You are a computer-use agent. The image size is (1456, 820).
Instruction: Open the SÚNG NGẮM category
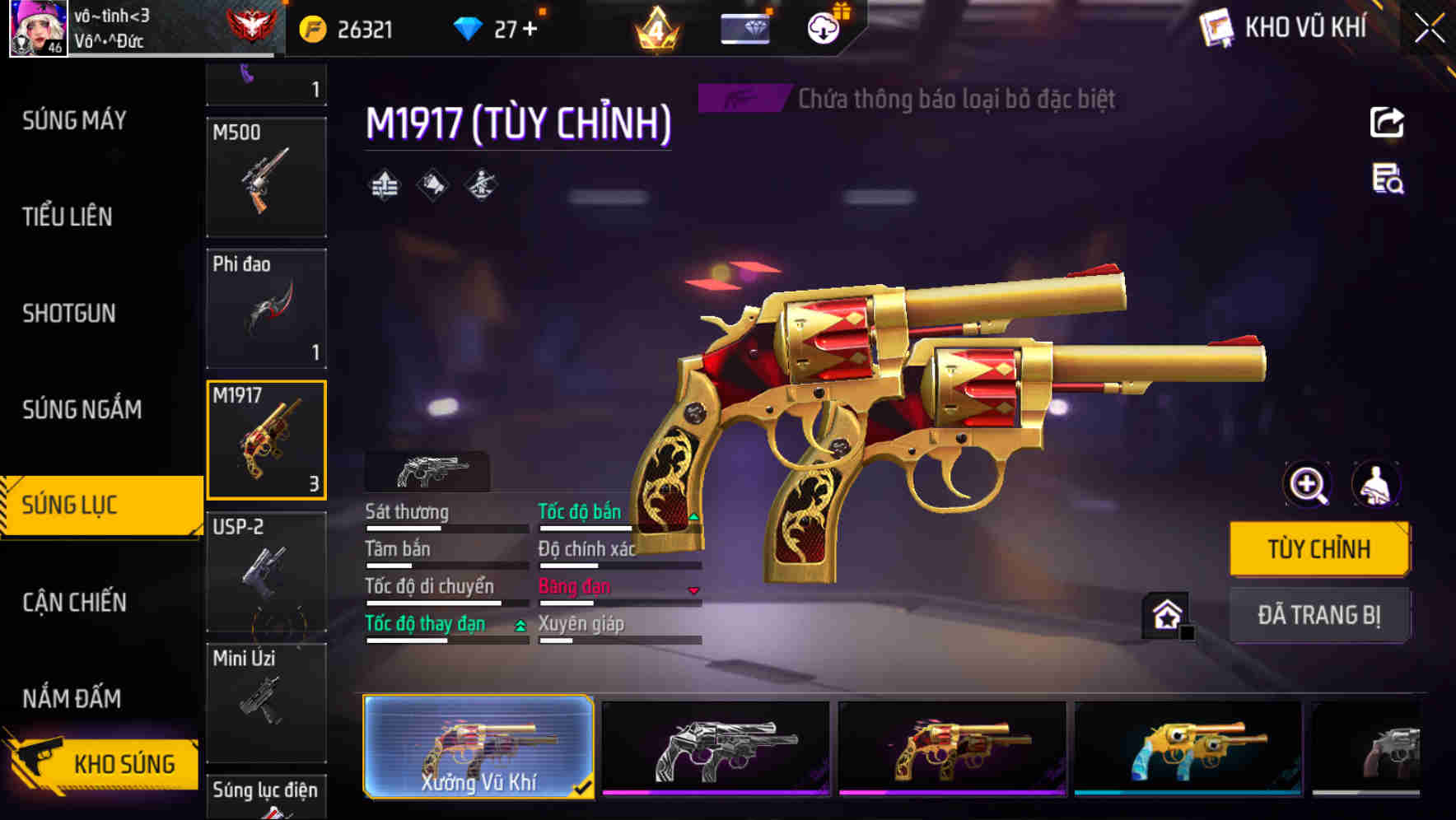click(82, 409)
